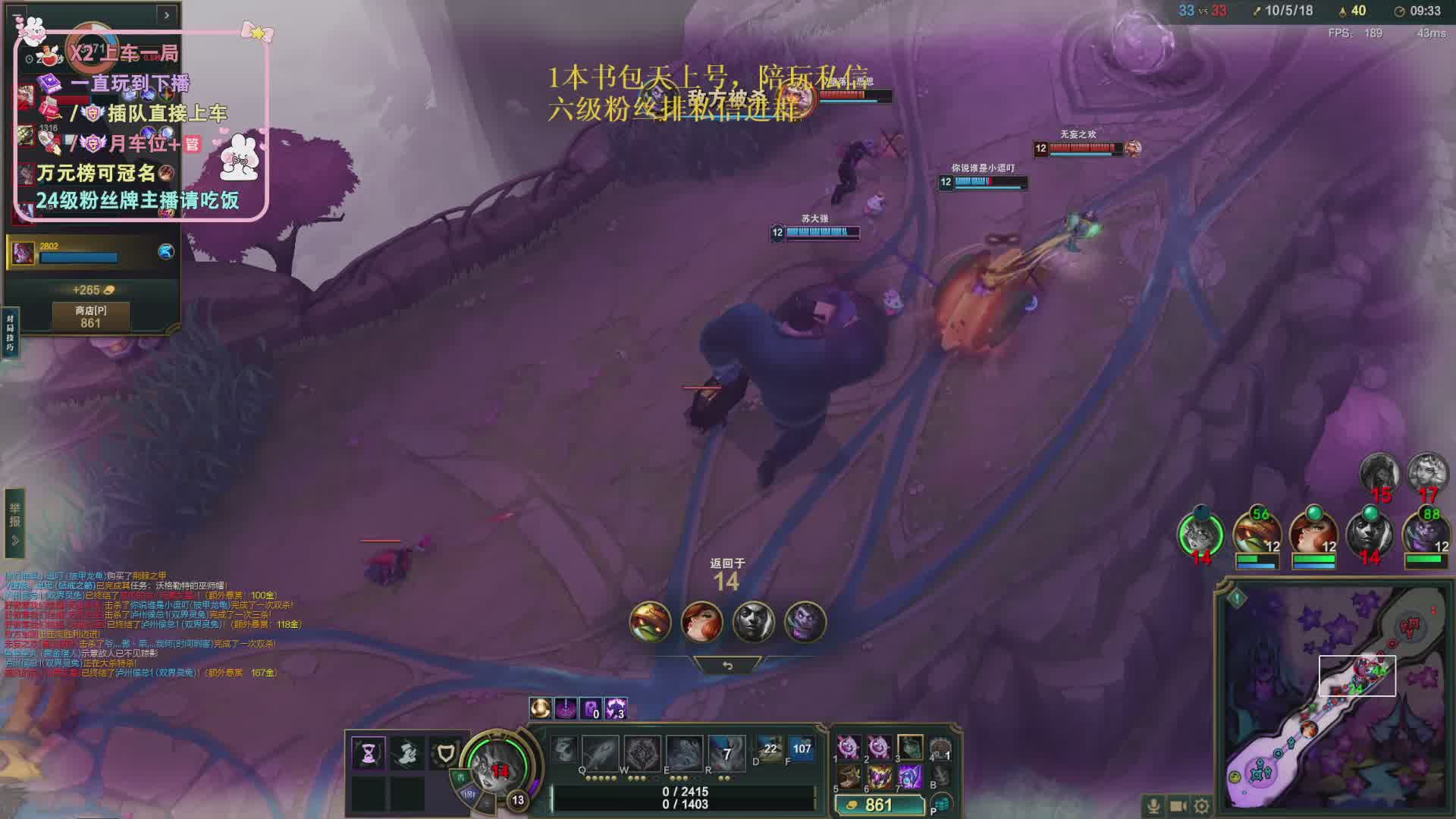Click the minimap
1456x819 pixels.
[1335, 696]
